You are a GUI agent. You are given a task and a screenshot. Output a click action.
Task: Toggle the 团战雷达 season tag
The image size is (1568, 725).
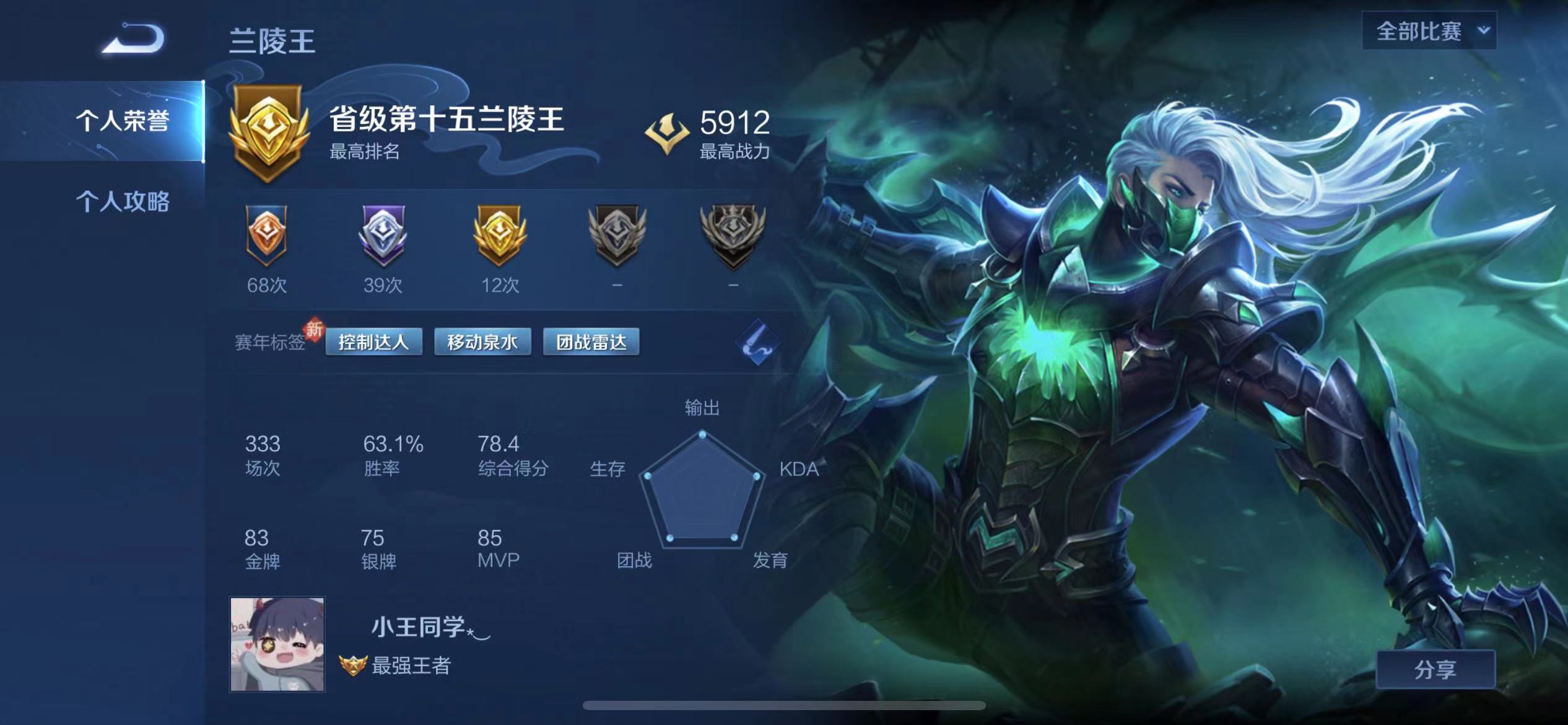[x=591, y=341]
